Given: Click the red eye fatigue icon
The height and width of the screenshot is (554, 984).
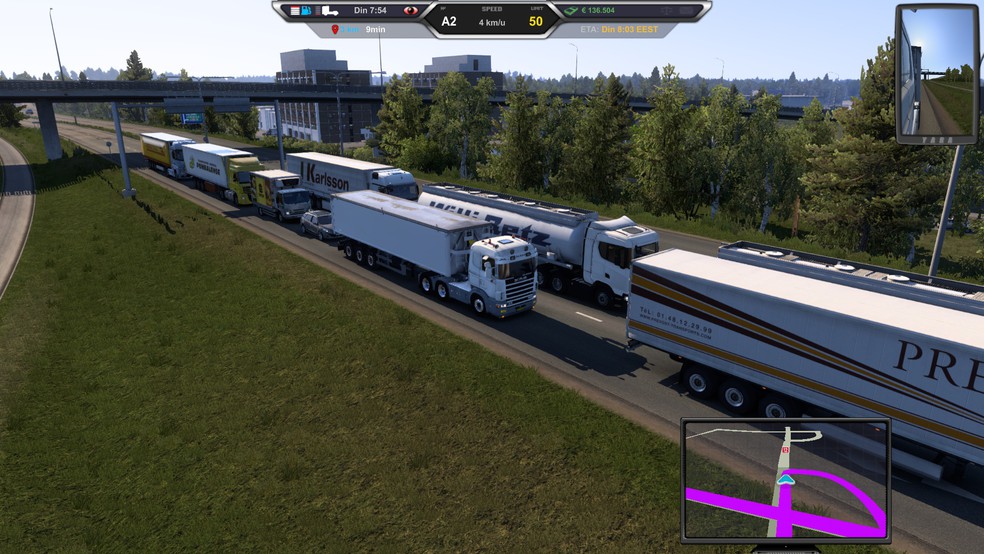Looking at the screenshot, I should 411,11.
